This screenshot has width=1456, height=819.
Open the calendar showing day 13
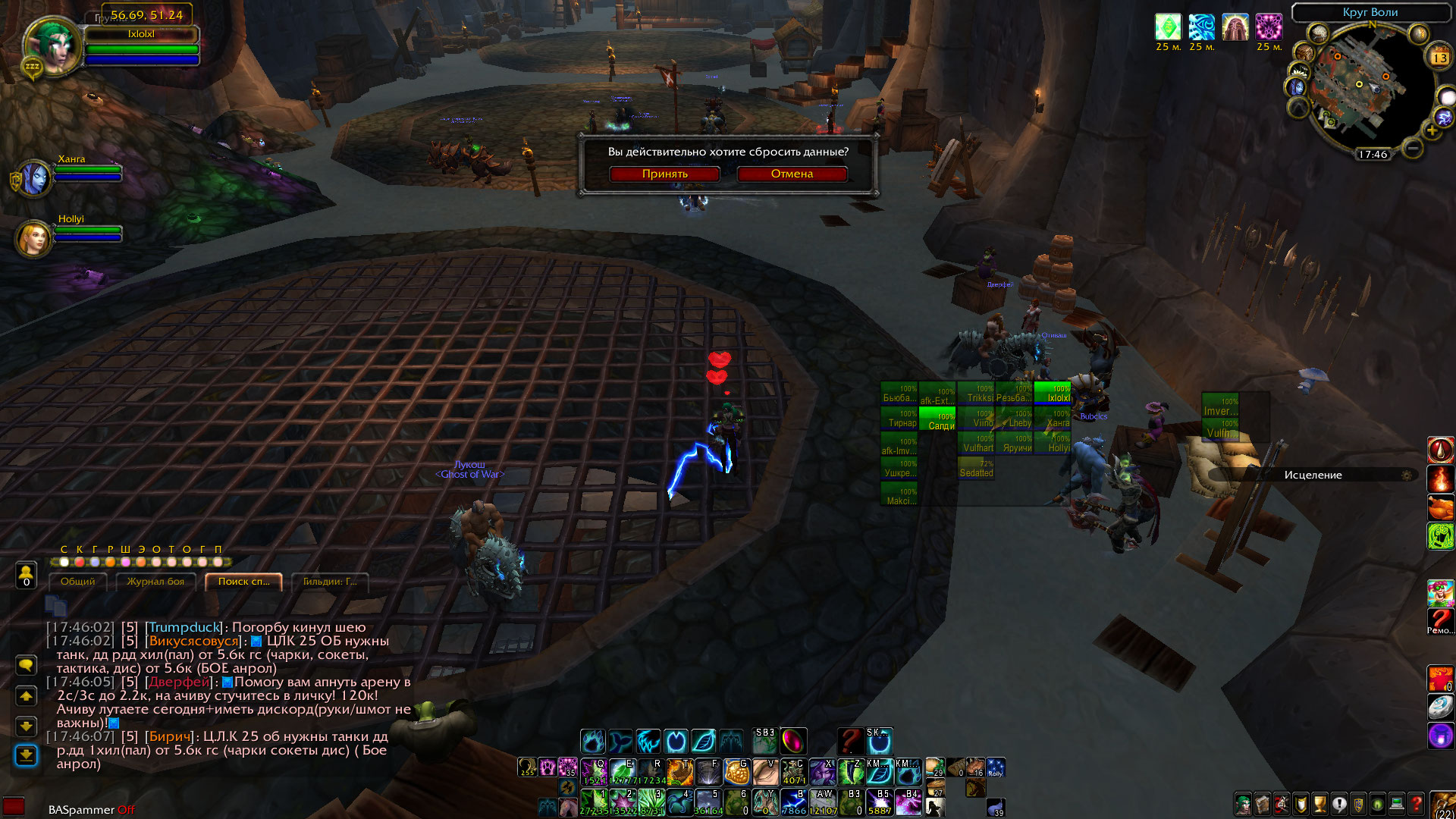click(x=1439, y=58)
